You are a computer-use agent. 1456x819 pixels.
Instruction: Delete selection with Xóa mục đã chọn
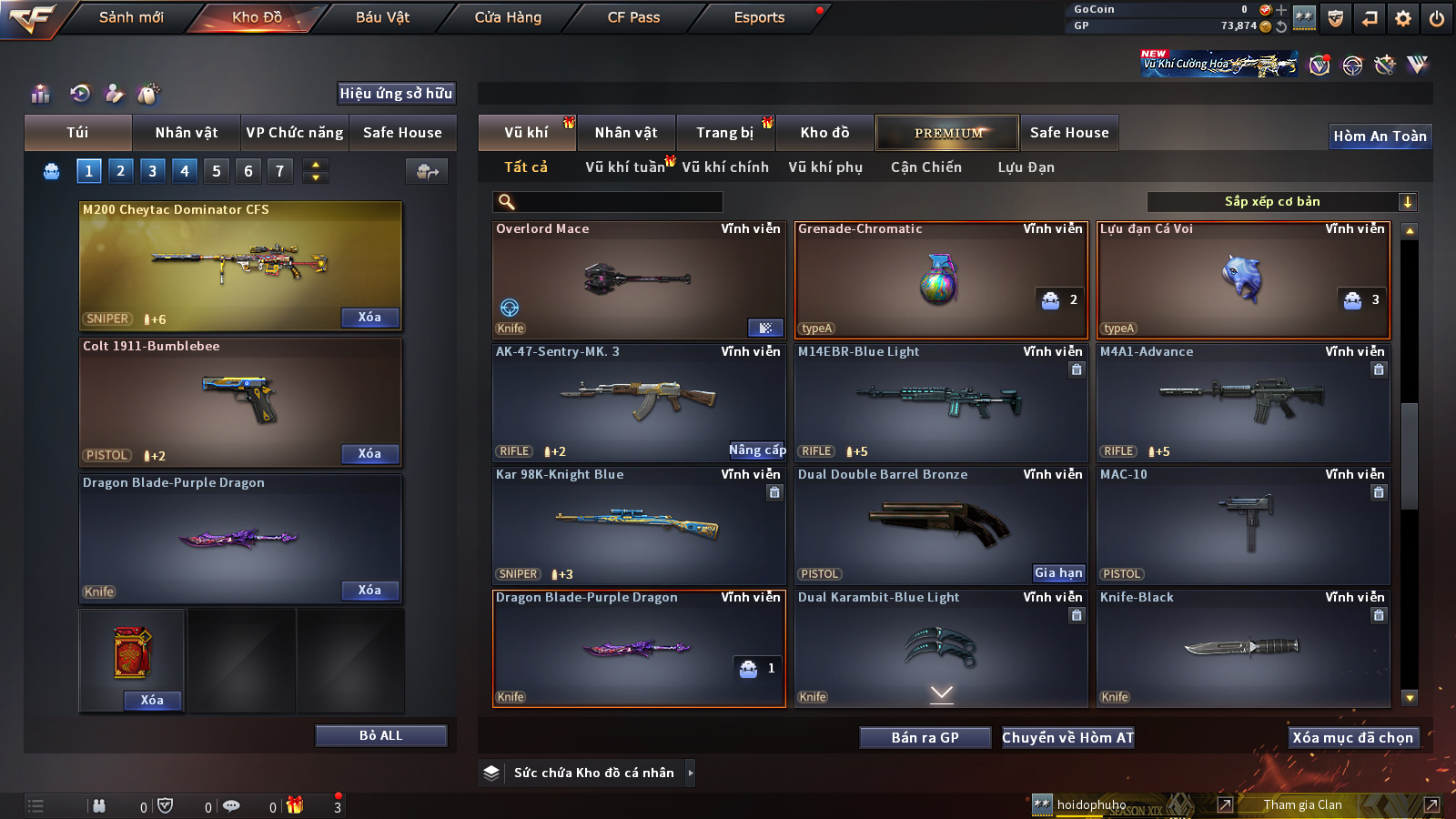1352,738
